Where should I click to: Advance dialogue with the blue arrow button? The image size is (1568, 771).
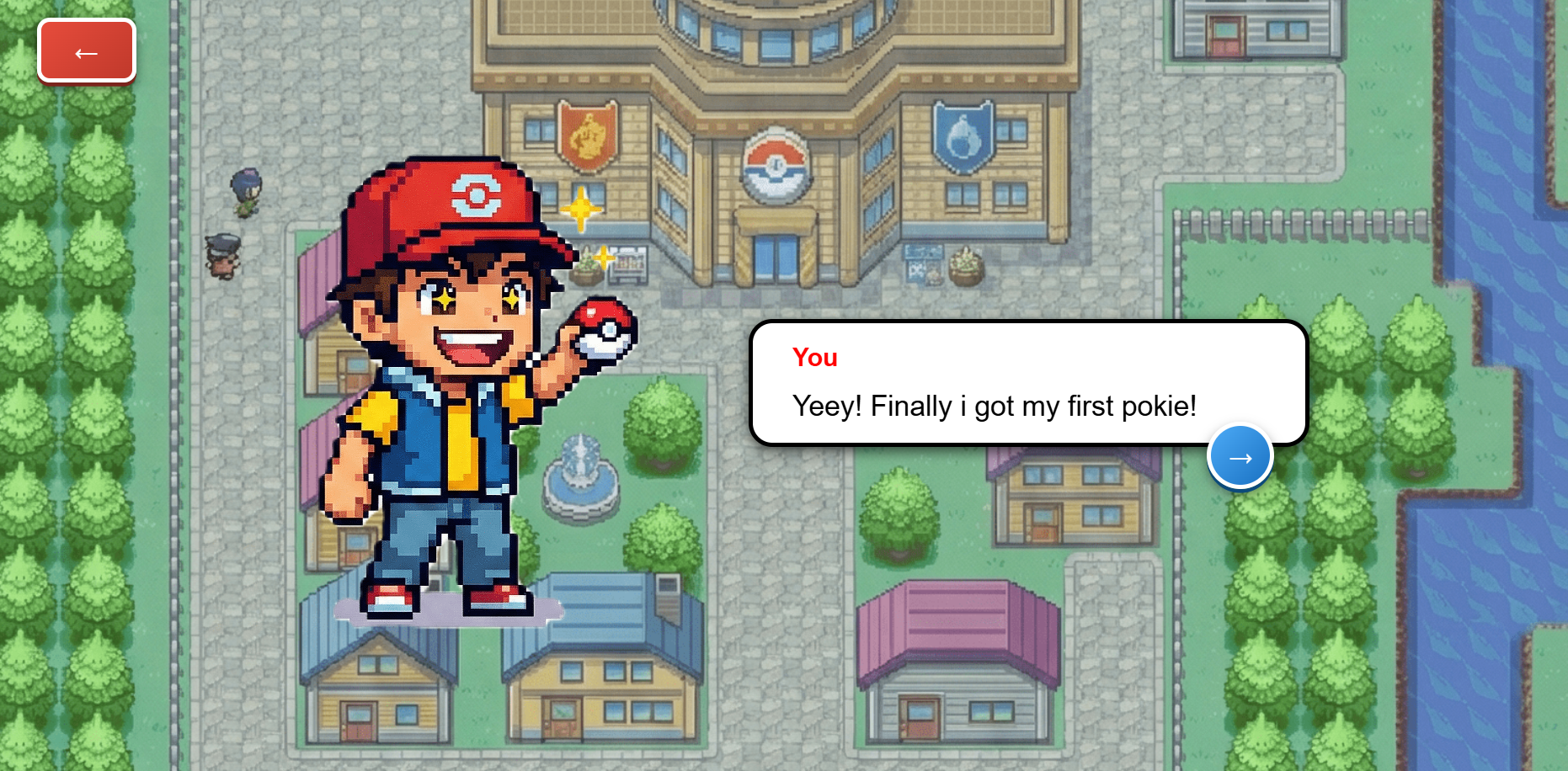pyautogui.click(x=1240, y=457)
